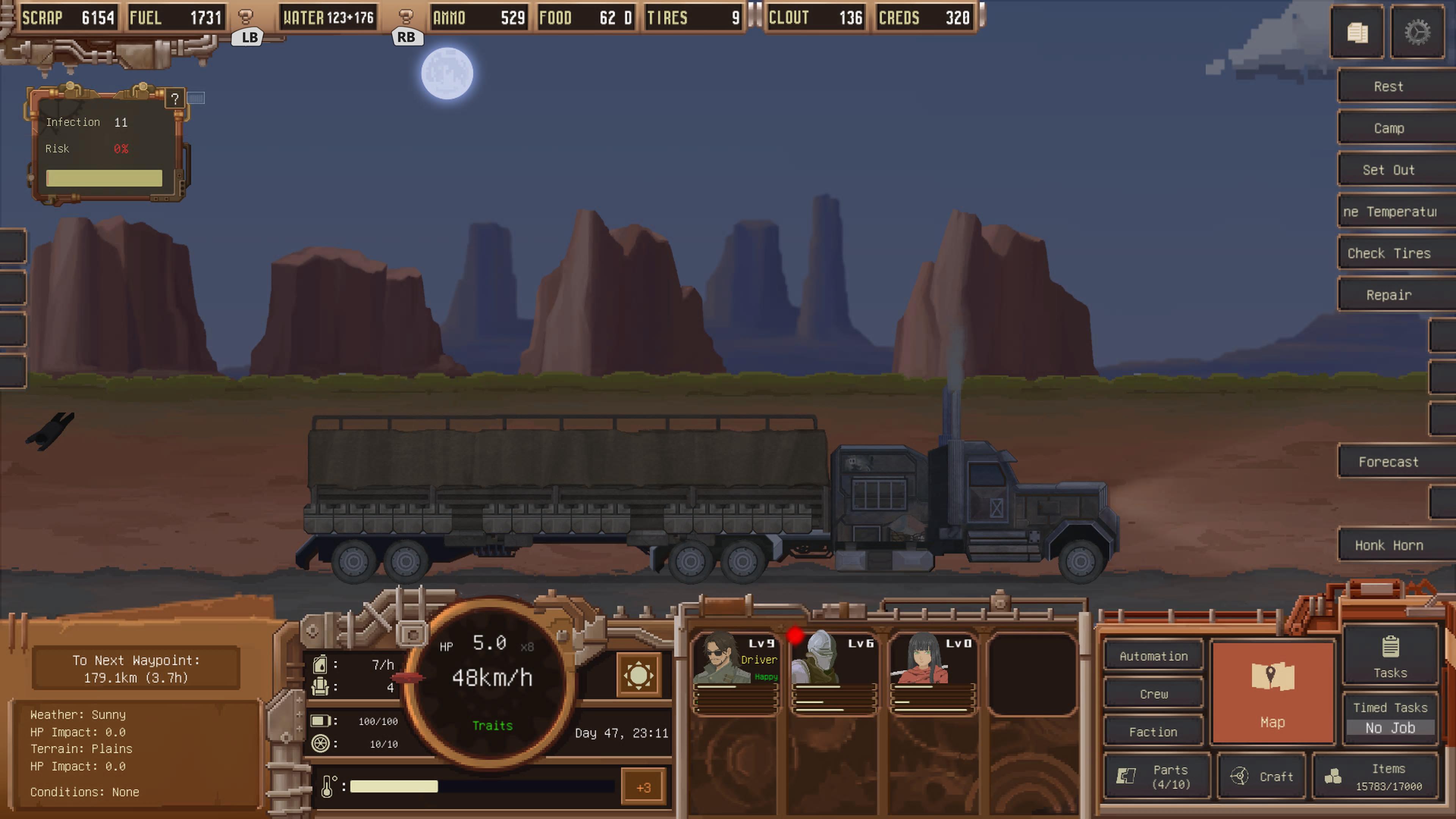Open the Tasks list
Image resolution: width=1456 pixels, height=819 pixels.
click(x=1390, y=656)
